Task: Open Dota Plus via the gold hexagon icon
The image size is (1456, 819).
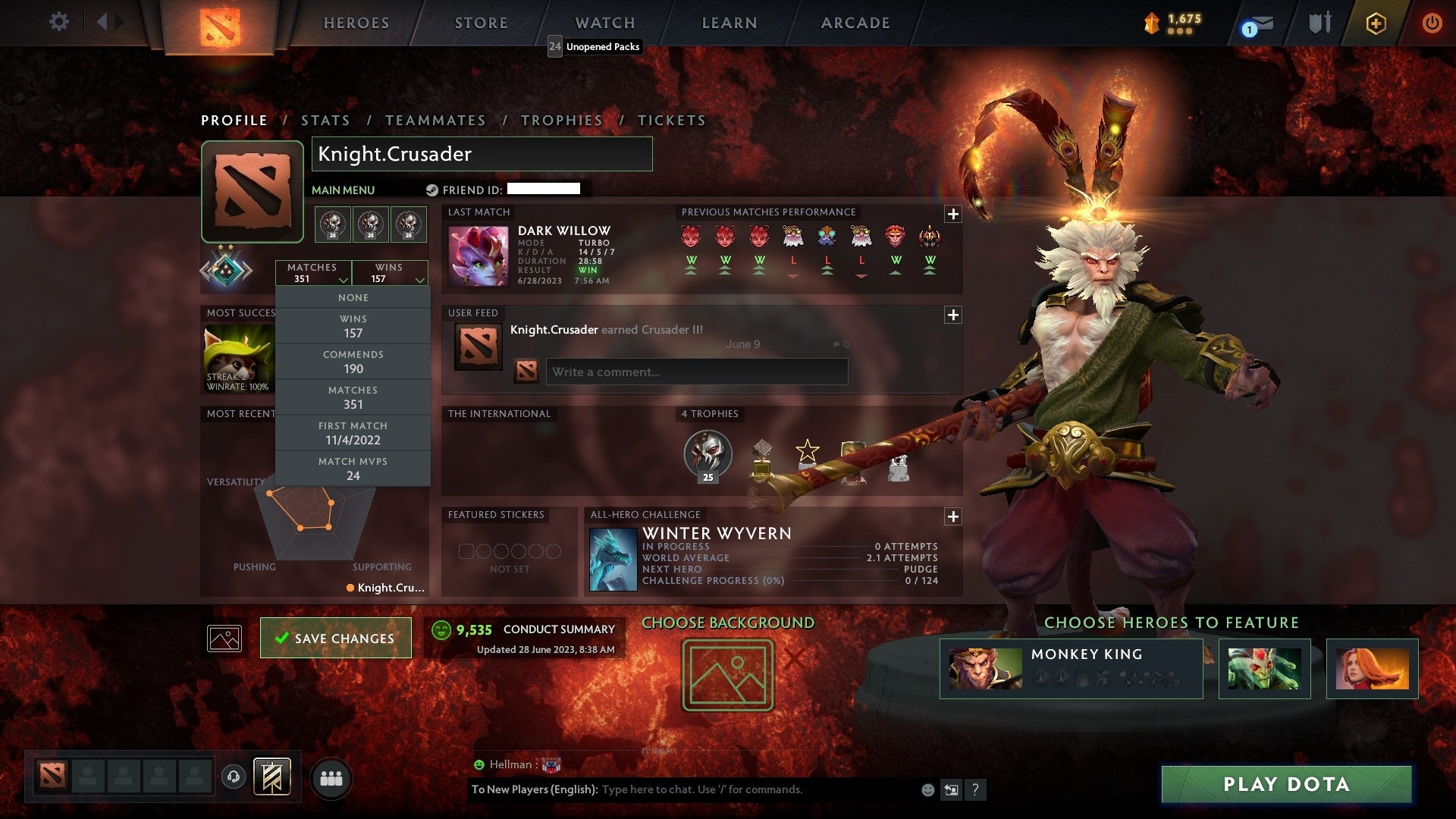Action: click(x=1376, y=23)
